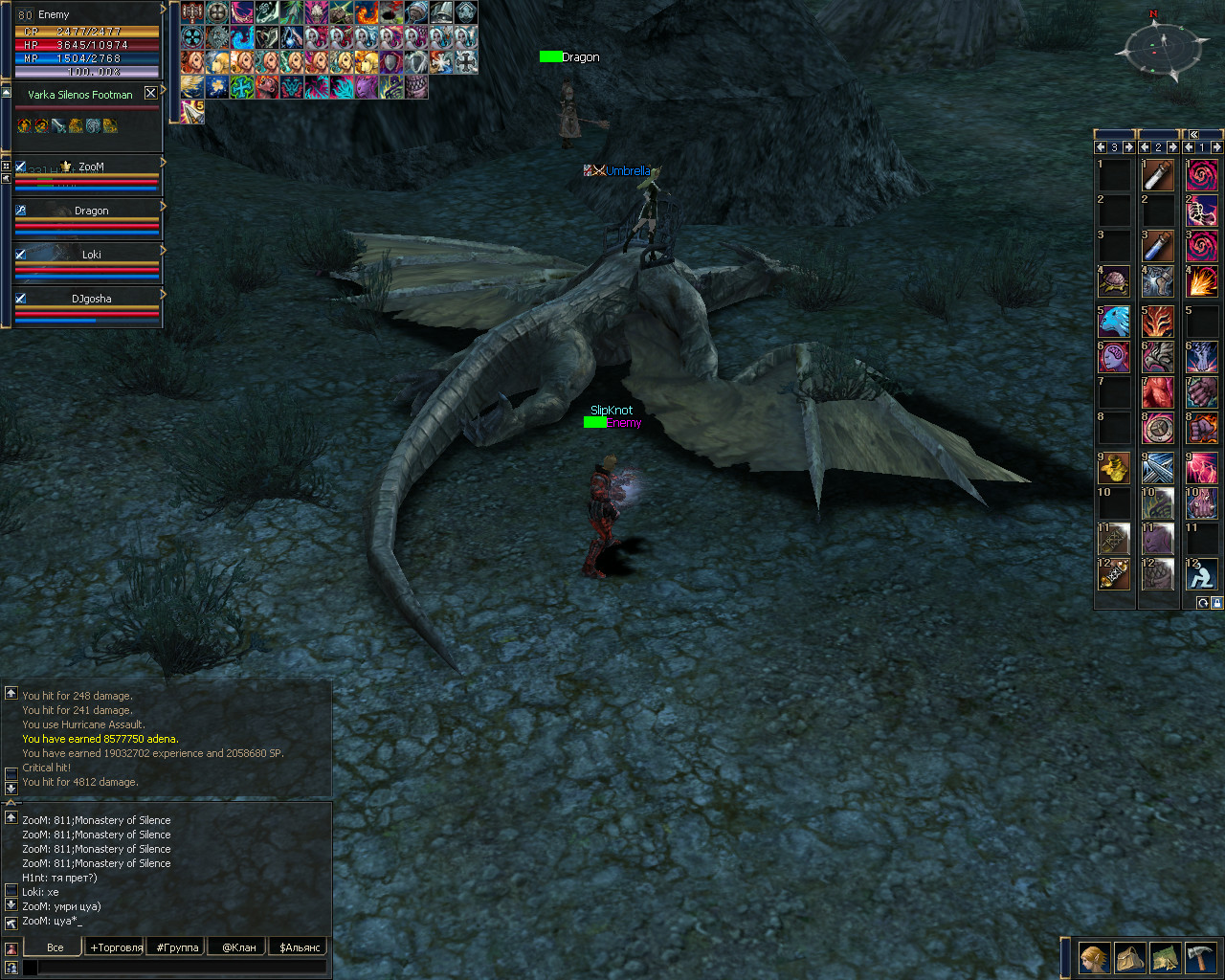Image resolution: width=1225 pixels, height=980 pixels.
Task: Use the white potion vial hotbar slot
Action: (1158, 176)
